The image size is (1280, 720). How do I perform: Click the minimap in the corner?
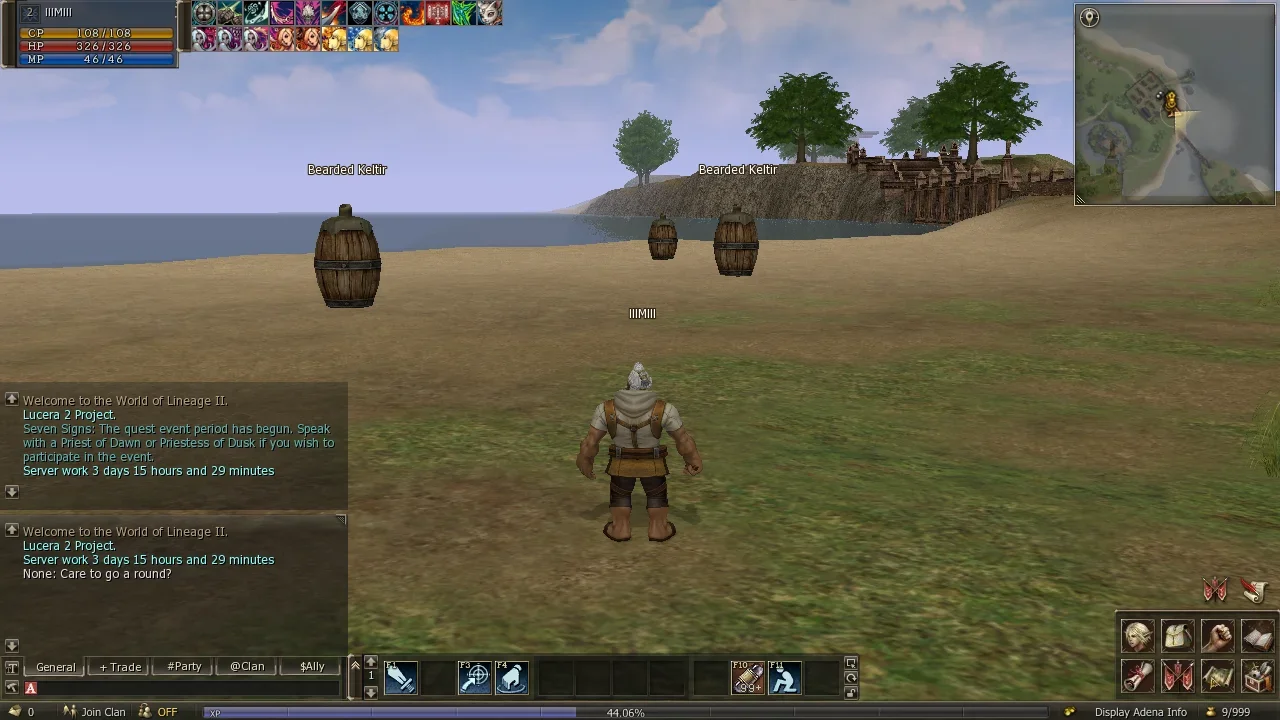(x=1175, y=105)
